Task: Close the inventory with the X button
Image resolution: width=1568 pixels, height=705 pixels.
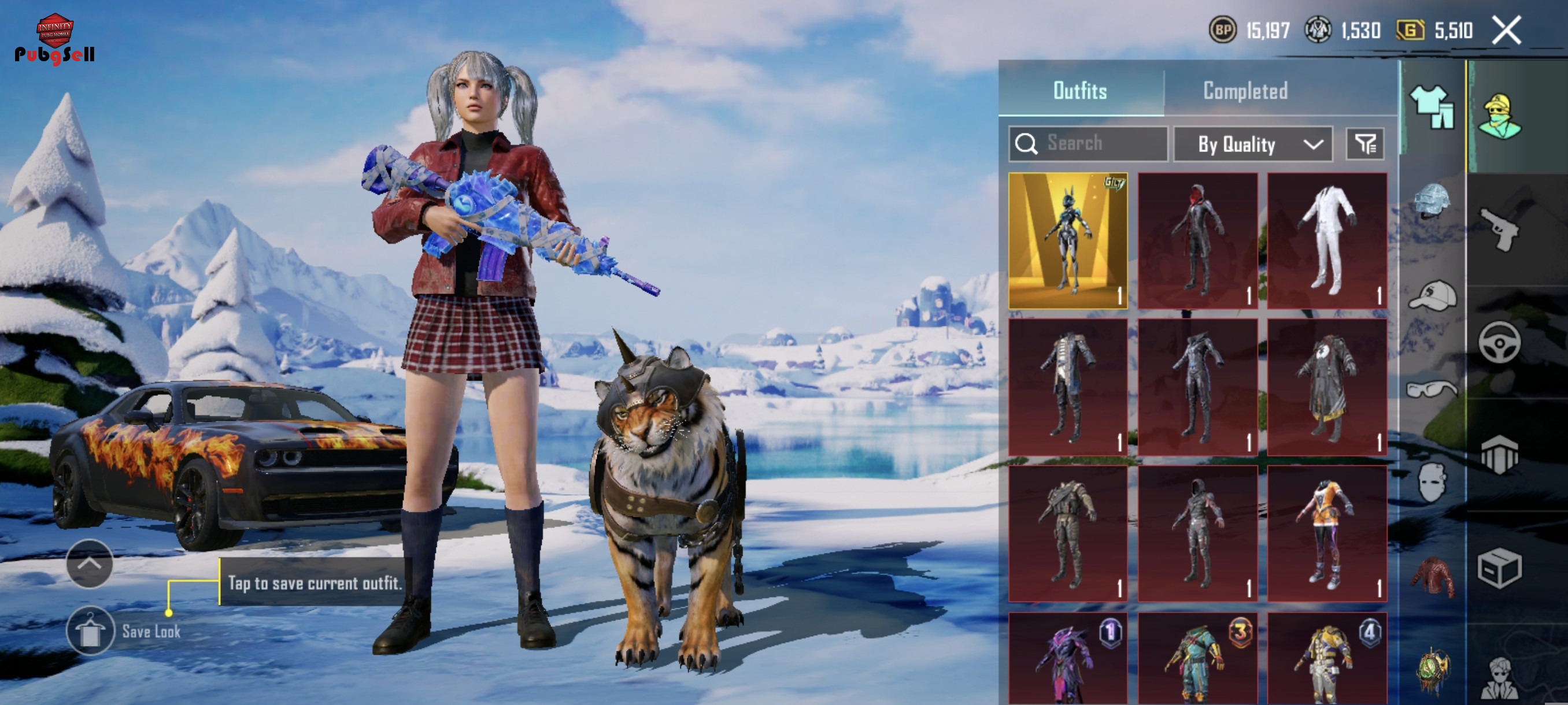Action: pyautogui.click(x=1506, y=31)
